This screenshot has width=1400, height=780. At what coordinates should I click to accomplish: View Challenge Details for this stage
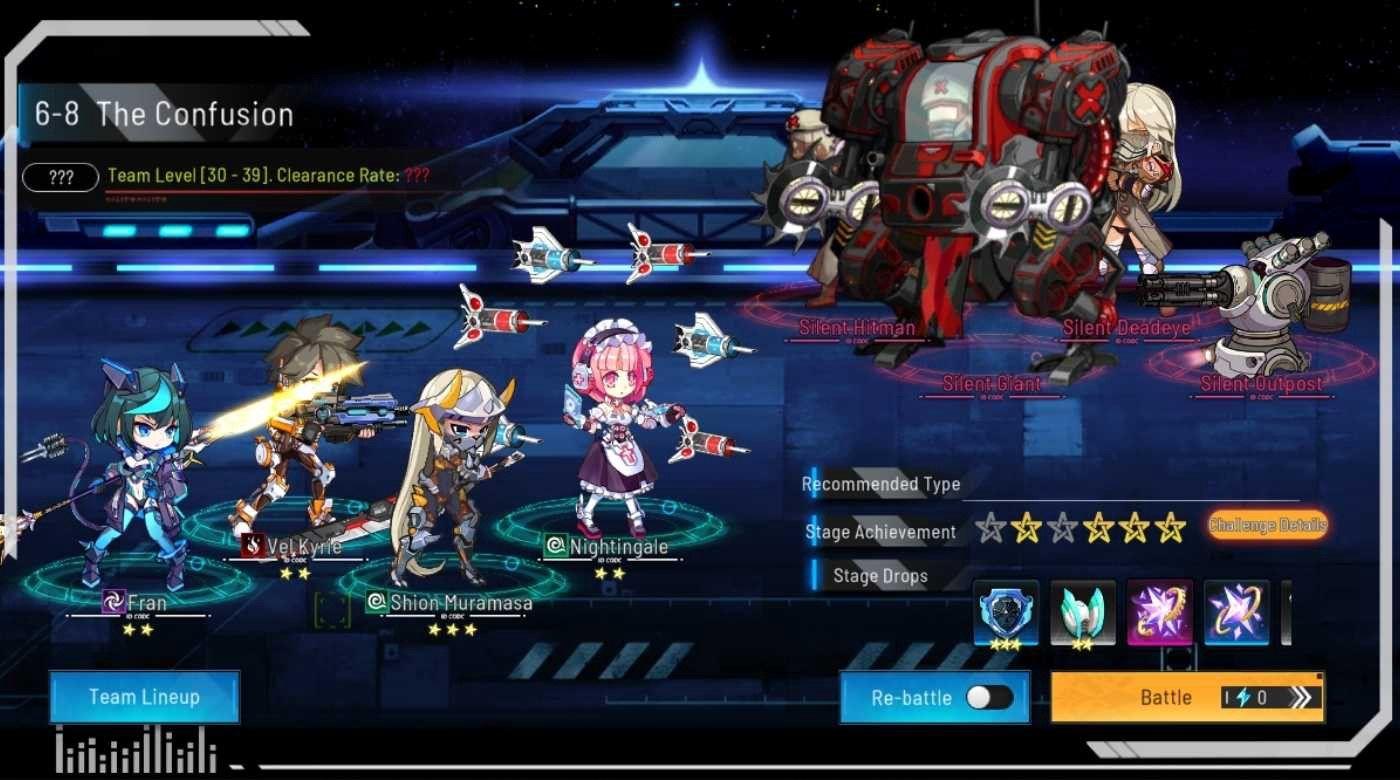pos(1268,524)
